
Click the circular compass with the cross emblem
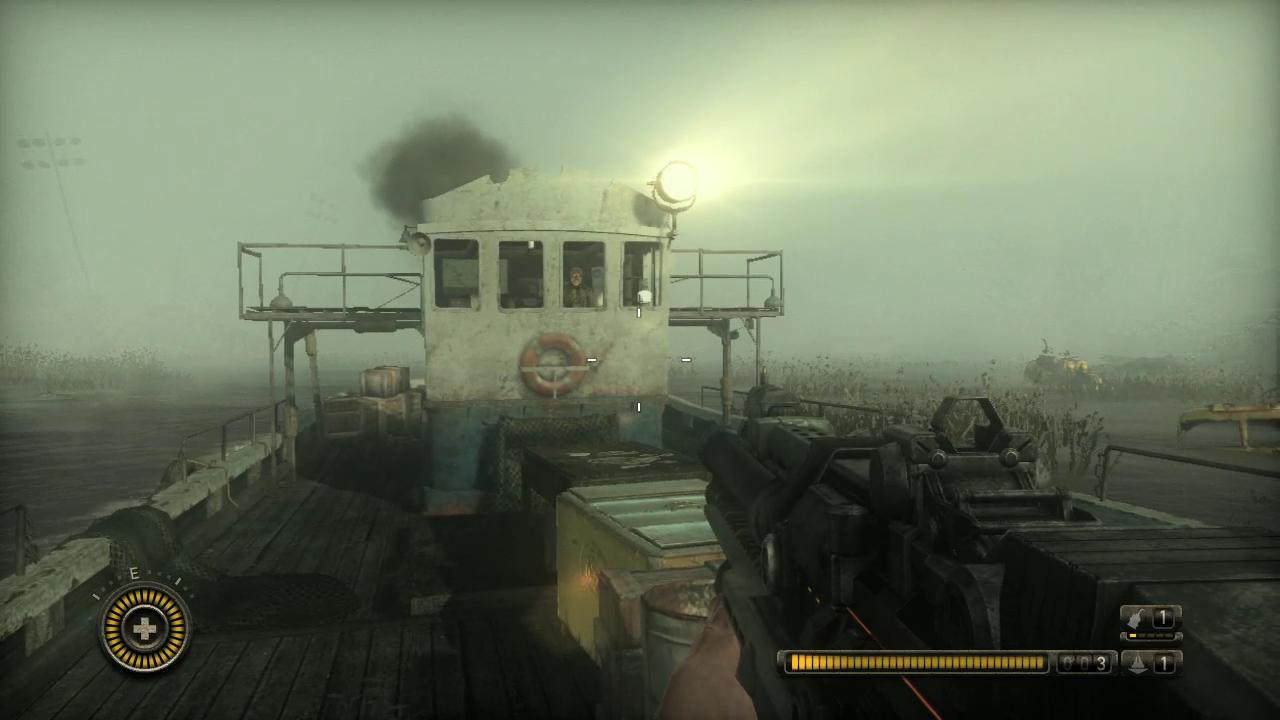(x=146, y=628)
